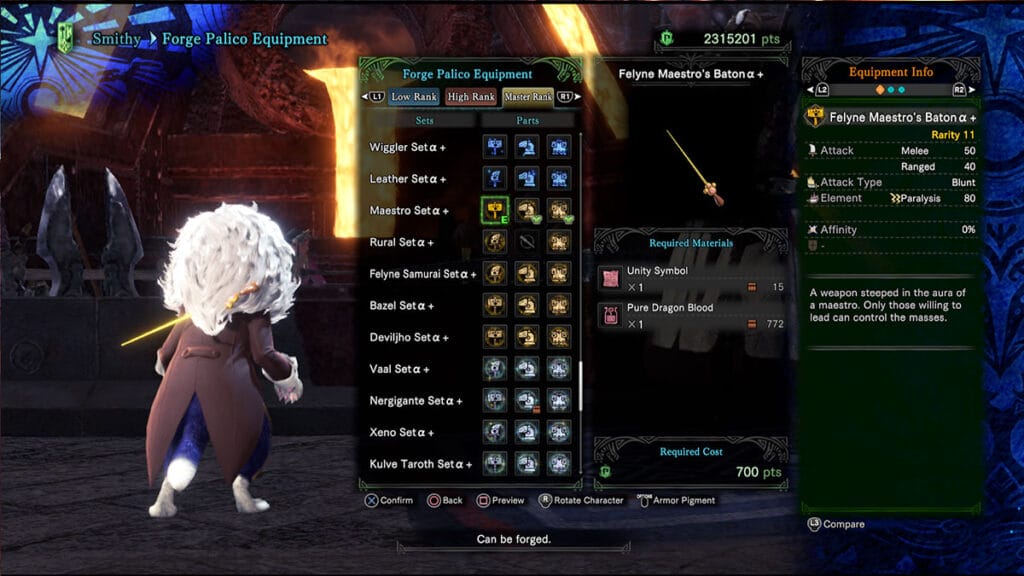Select the Nergigante Set α+ row

tap(416, 401)
